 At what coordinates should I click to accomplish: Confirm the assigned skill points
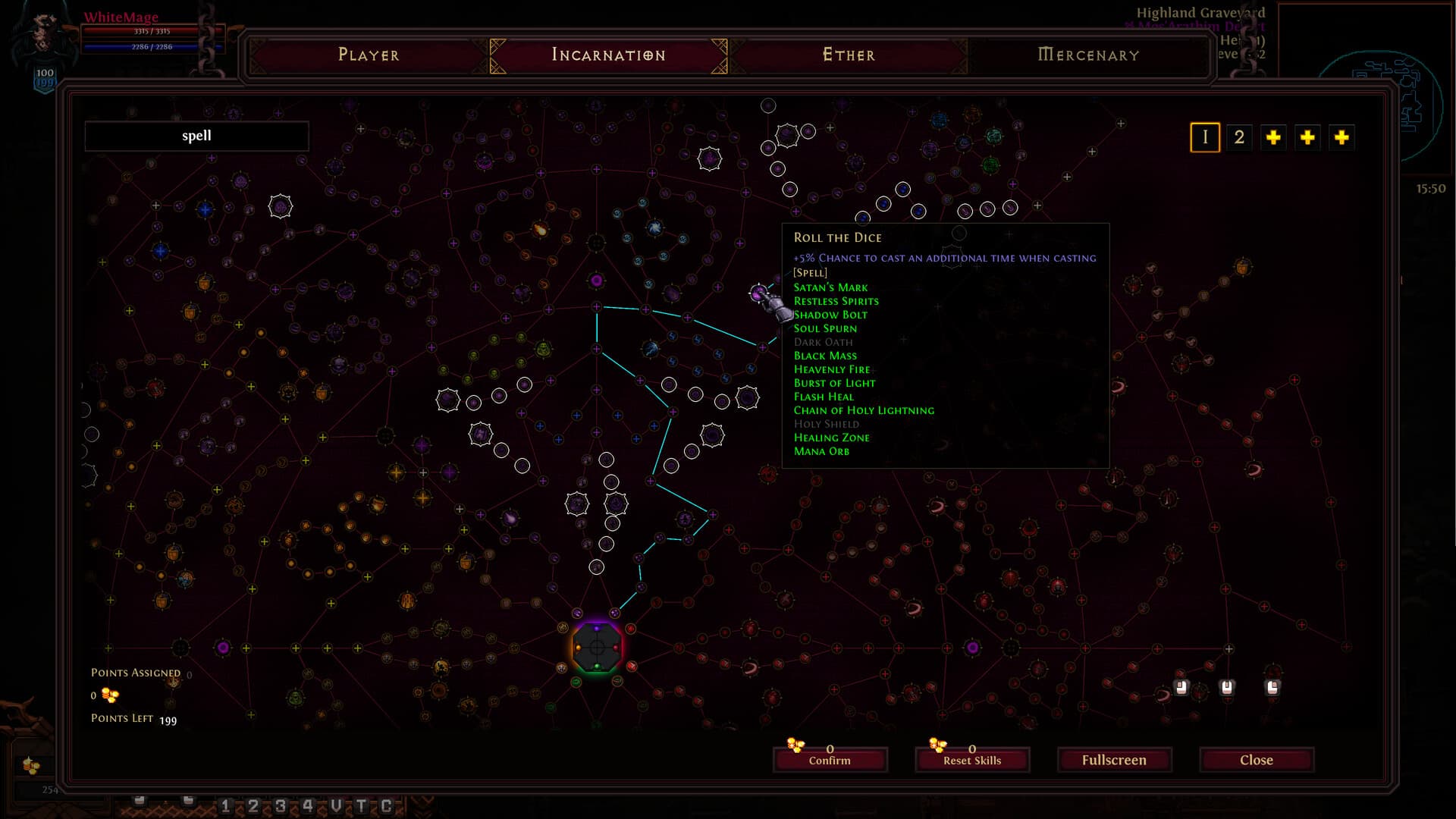[x=830, y=759]
